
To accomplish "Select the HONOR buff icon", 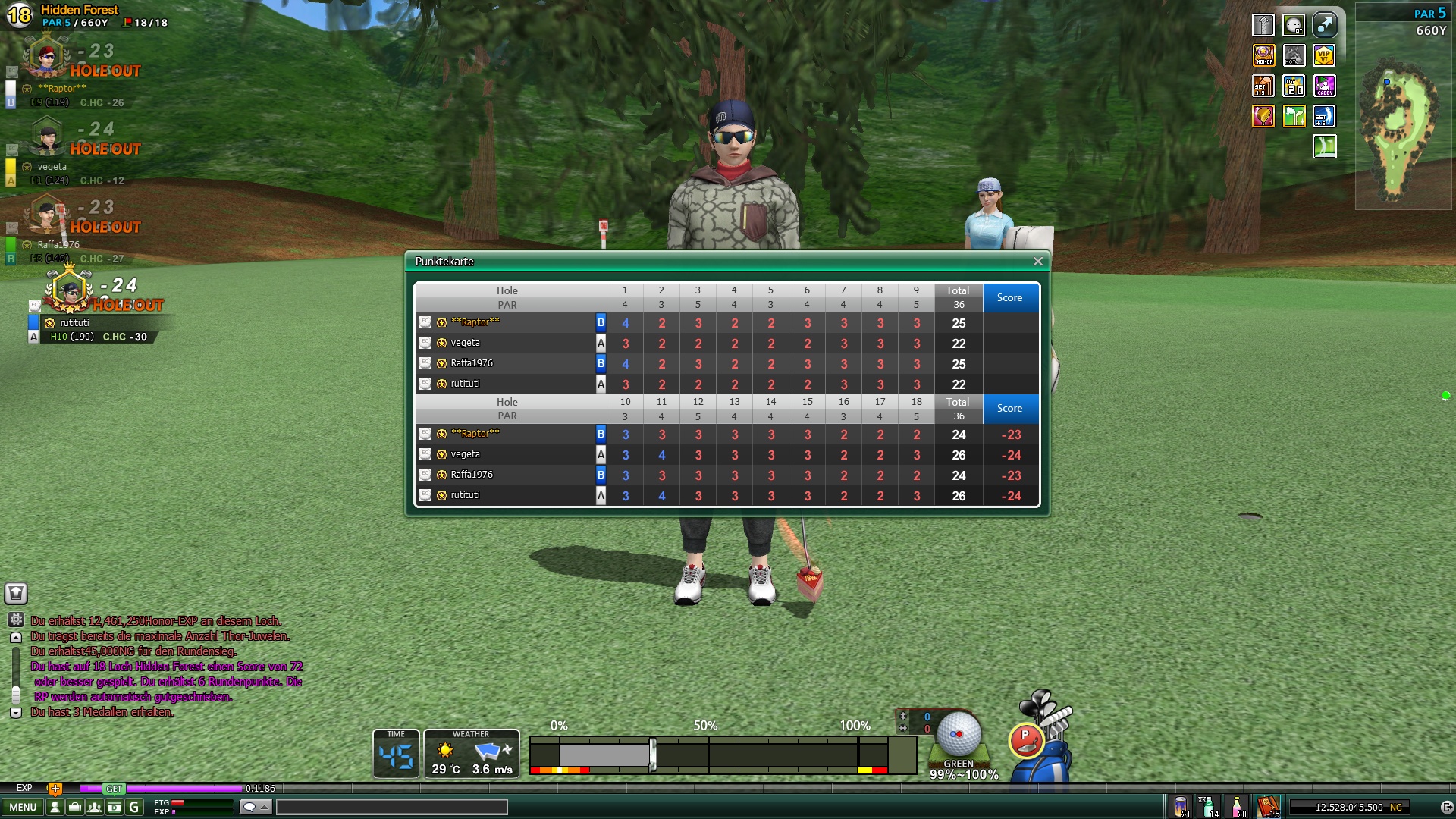I will click(x=1263, y=55).
